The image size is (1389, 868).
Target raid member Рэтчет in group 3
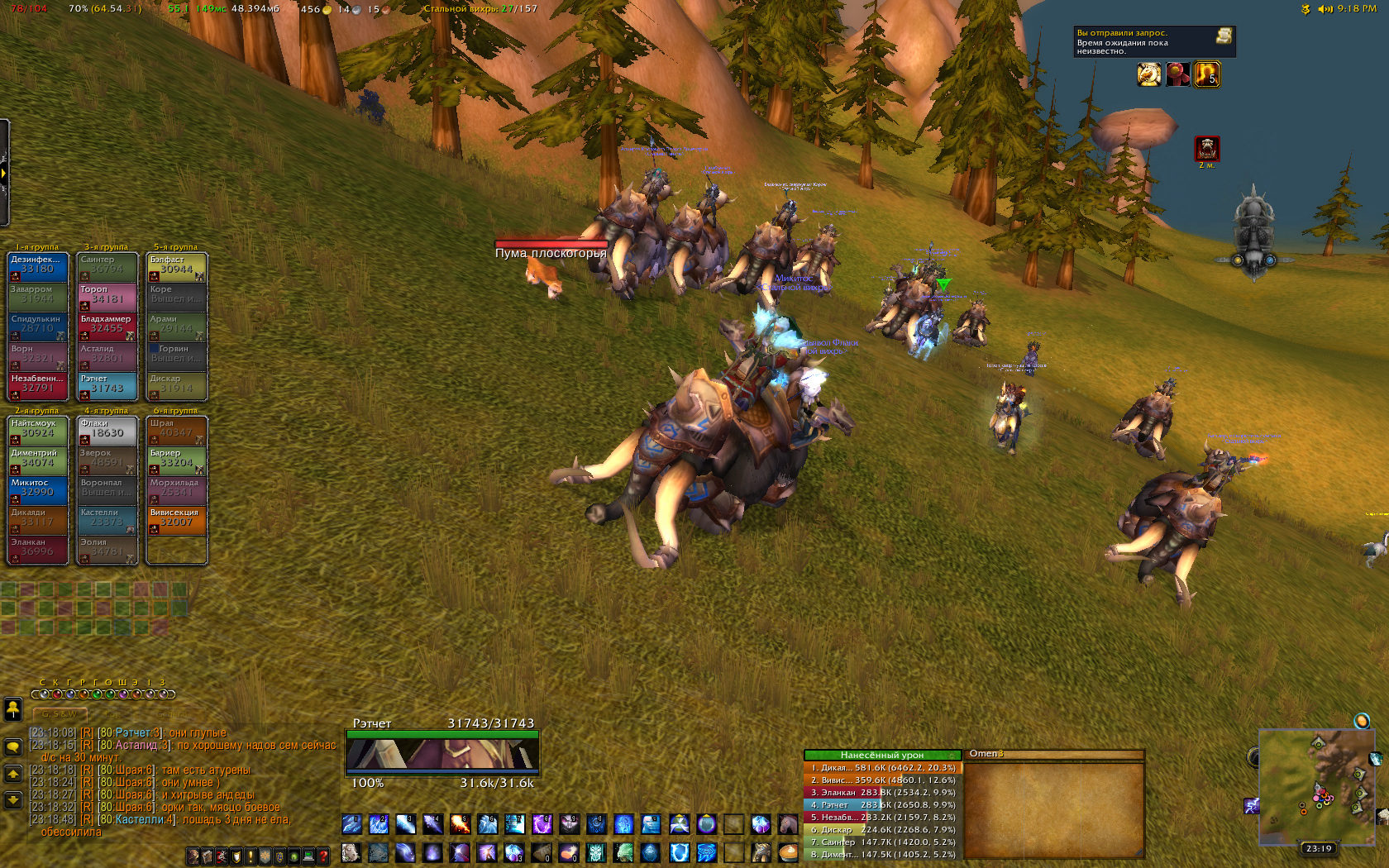(x=107, y=385)
